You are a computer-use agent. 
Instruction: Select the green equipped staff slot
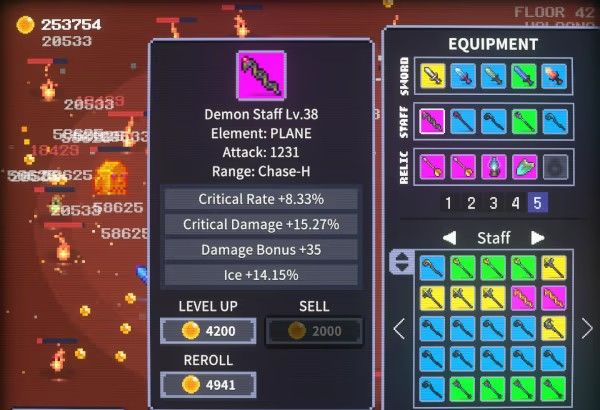(523, 121)
